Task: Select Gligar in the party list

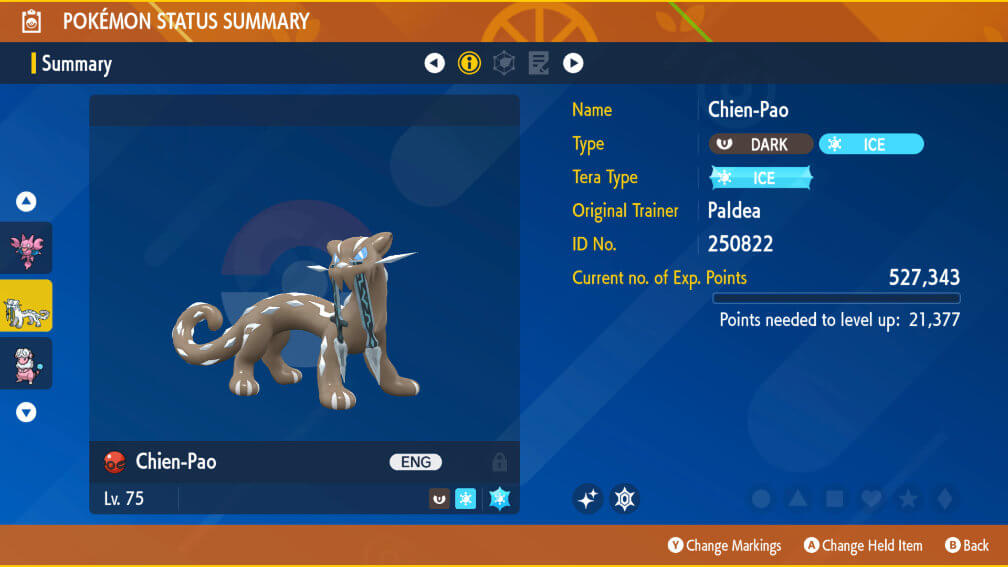Action: [26, 248]
